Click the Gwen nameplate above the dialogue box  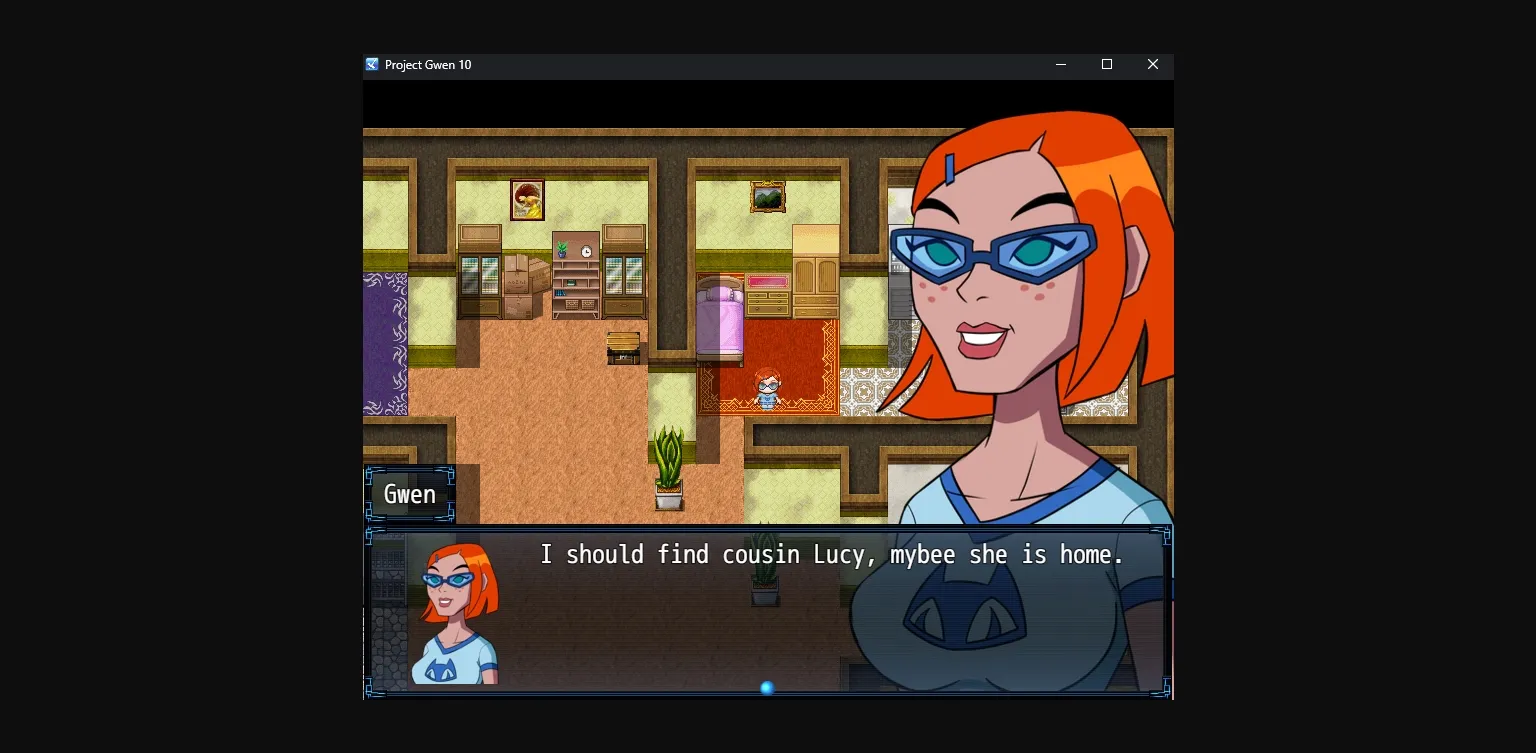(410, 493)
